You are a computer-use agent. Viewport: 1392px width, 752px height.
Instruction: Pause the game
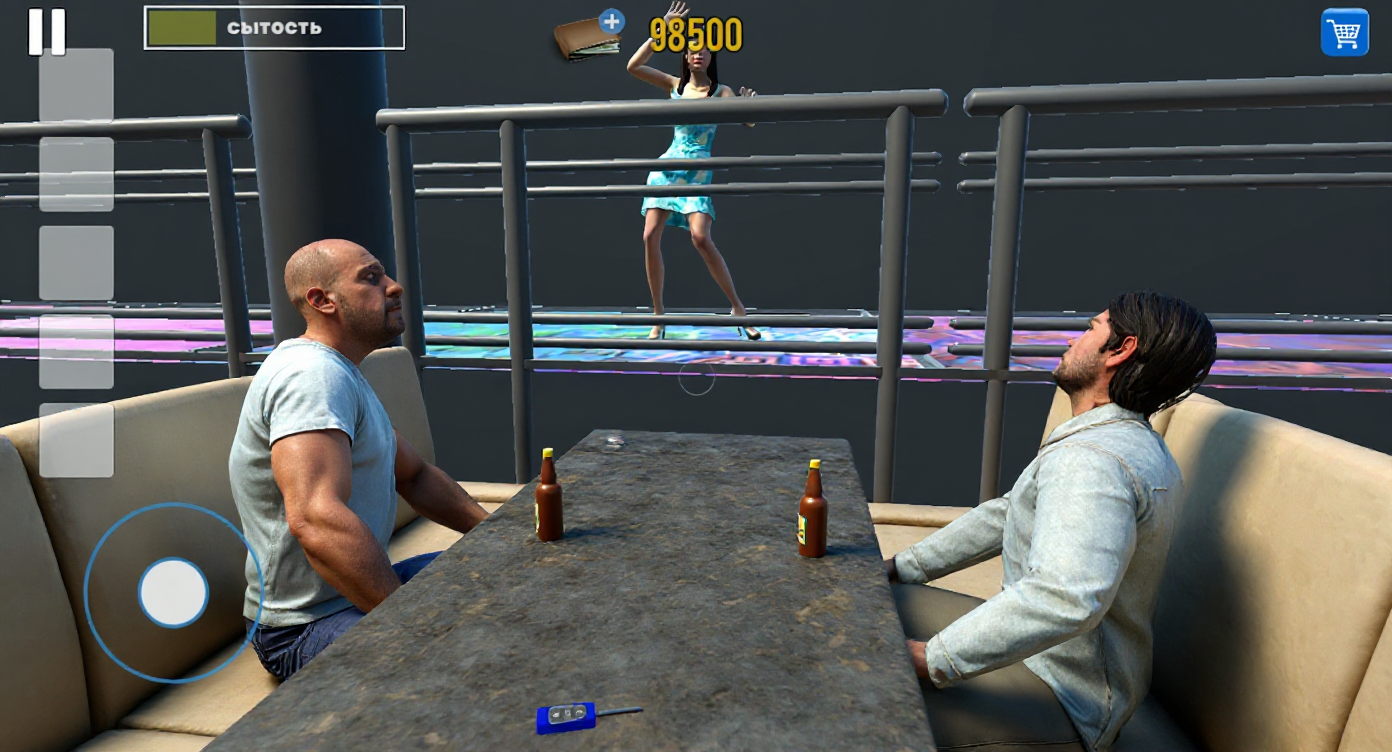(47, 33)
